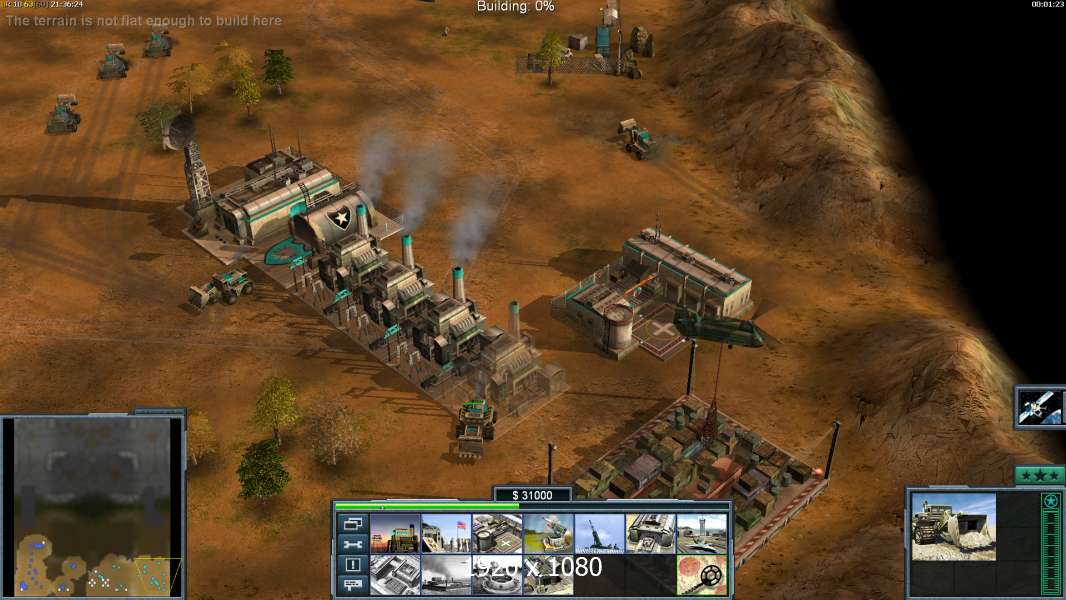
Task: Open the three-star Generals promotion button
Action: tap(1039, 474)
